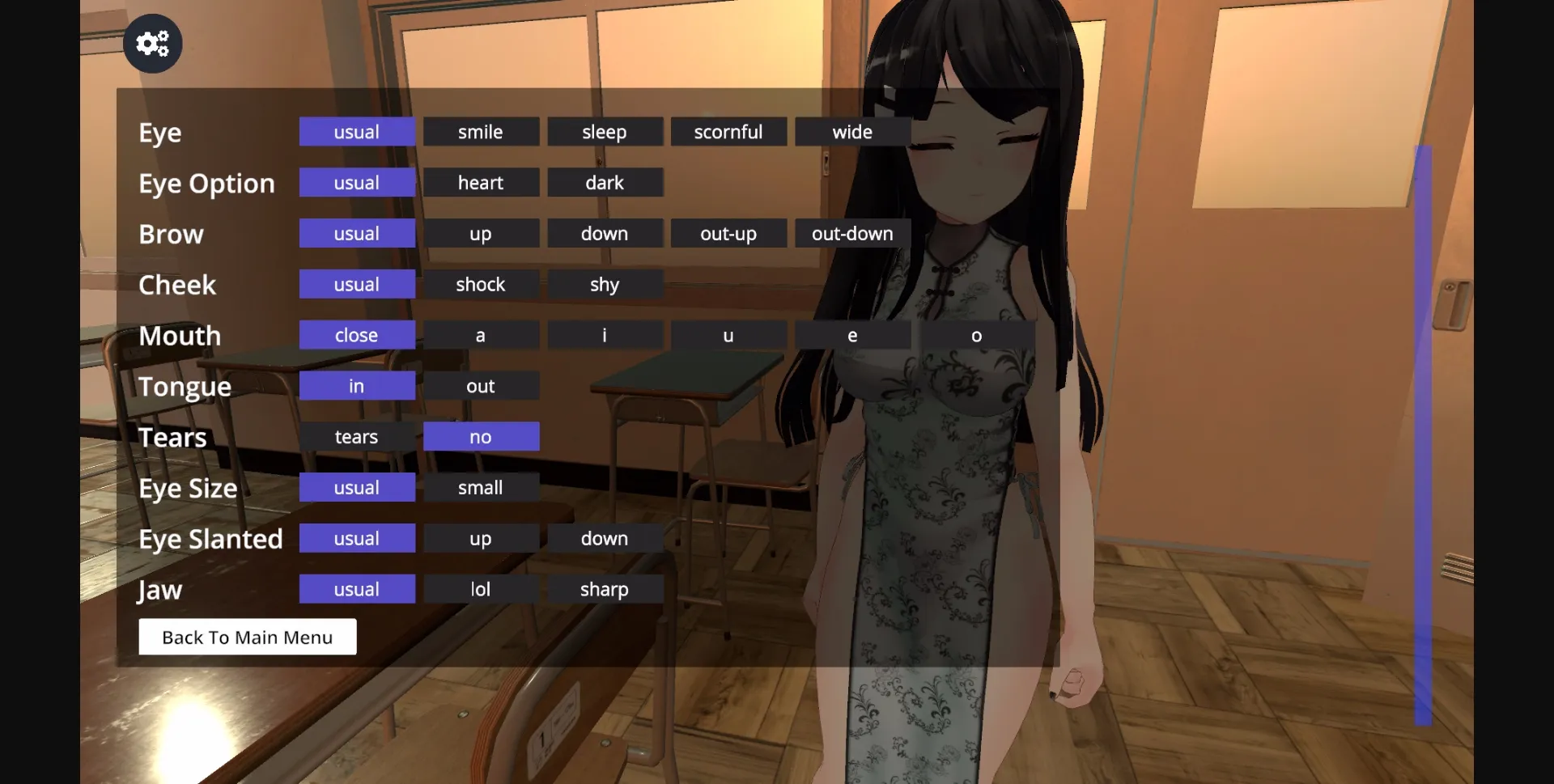Change Jaw to sharp
Image resolution: width=1554 pixels, height=784 pixels.
[605, 589]
